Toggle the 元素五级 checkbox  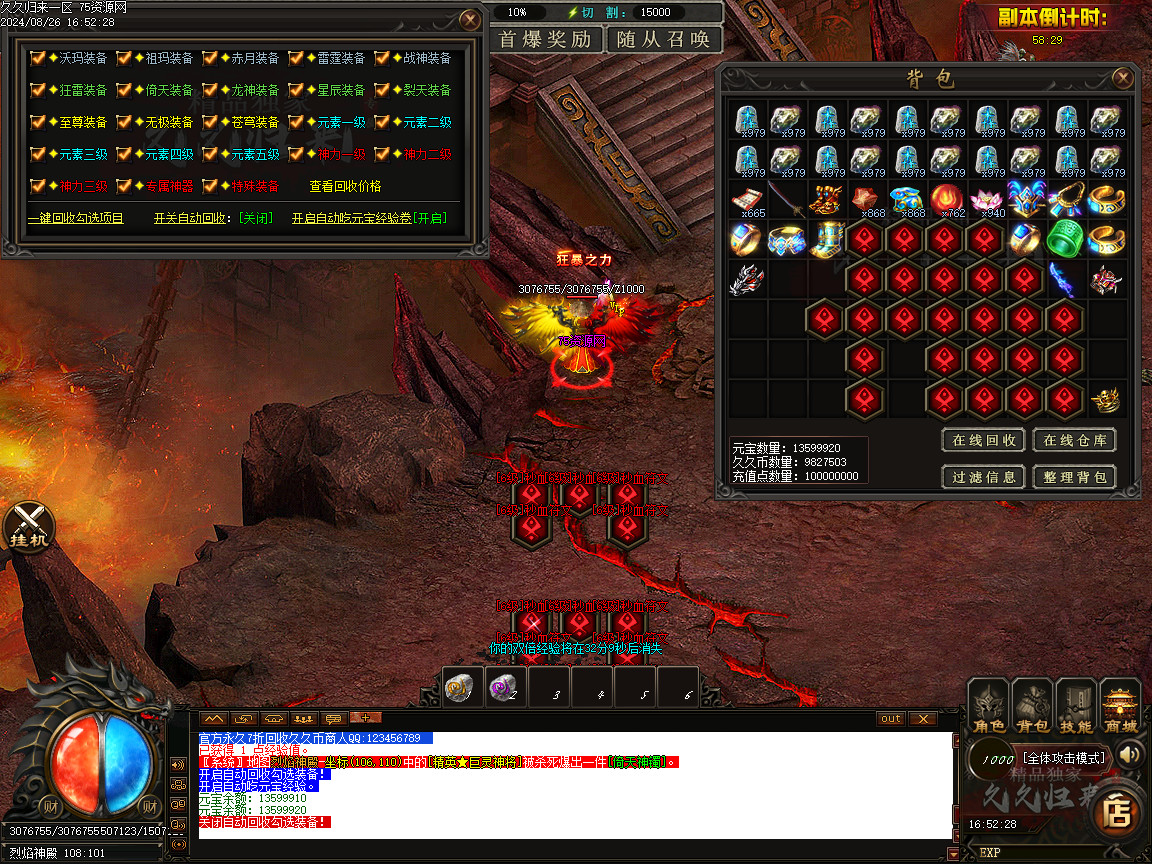210,154
